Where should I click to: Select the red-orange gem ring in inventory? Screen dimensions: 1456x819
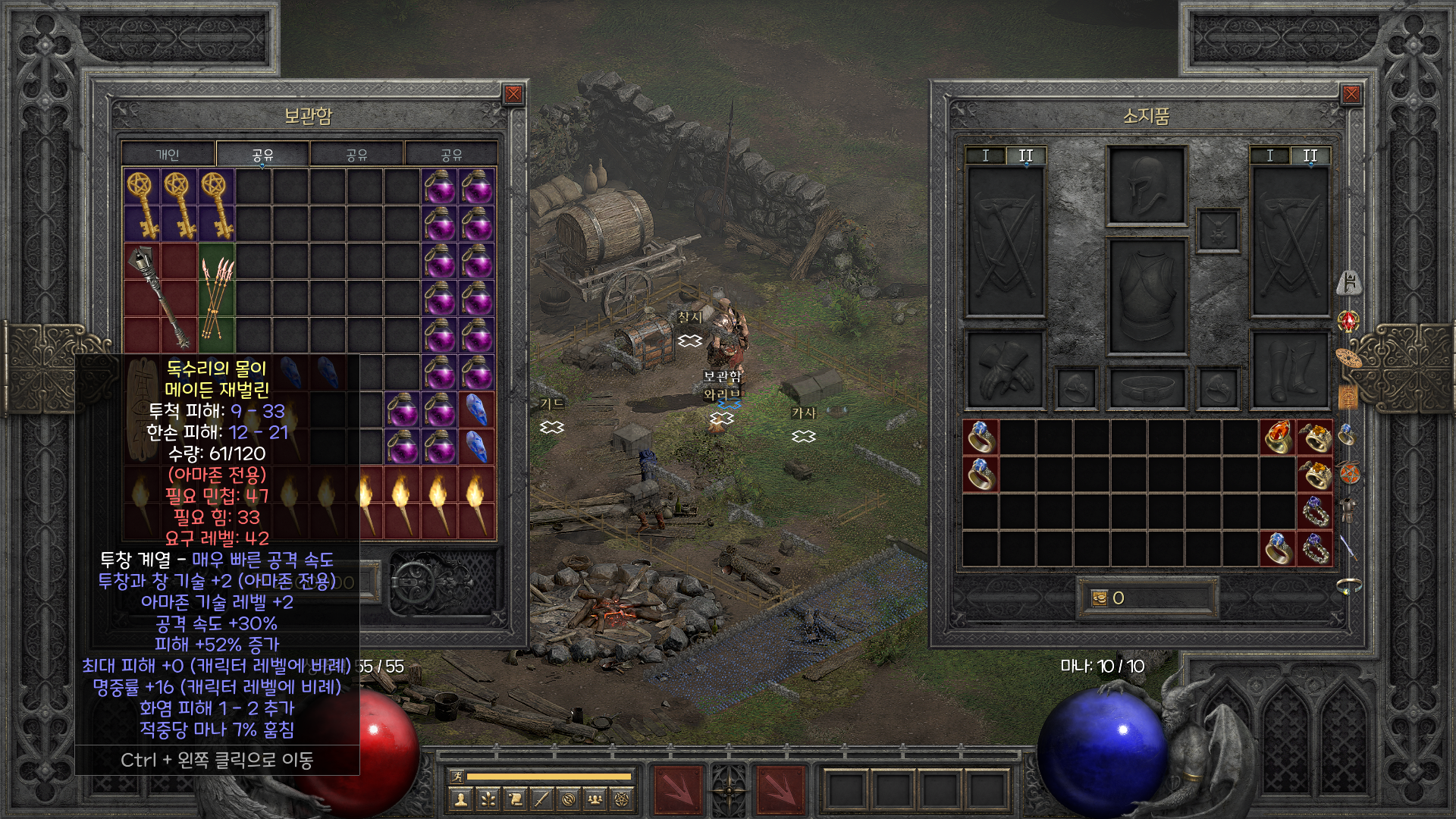(1277, 438)
